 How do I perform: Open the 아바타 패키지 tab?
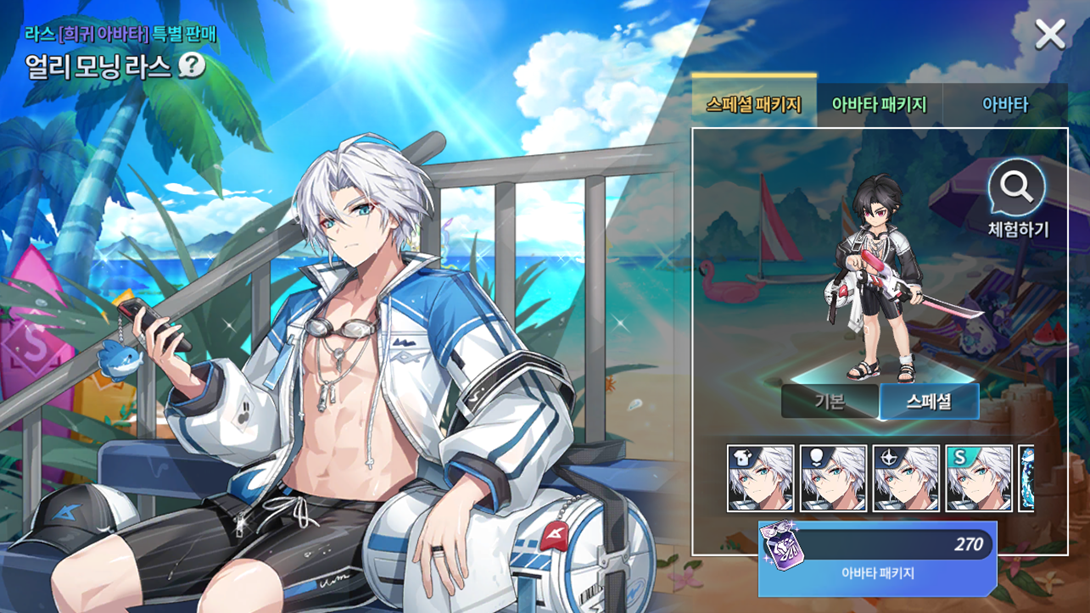879,104
